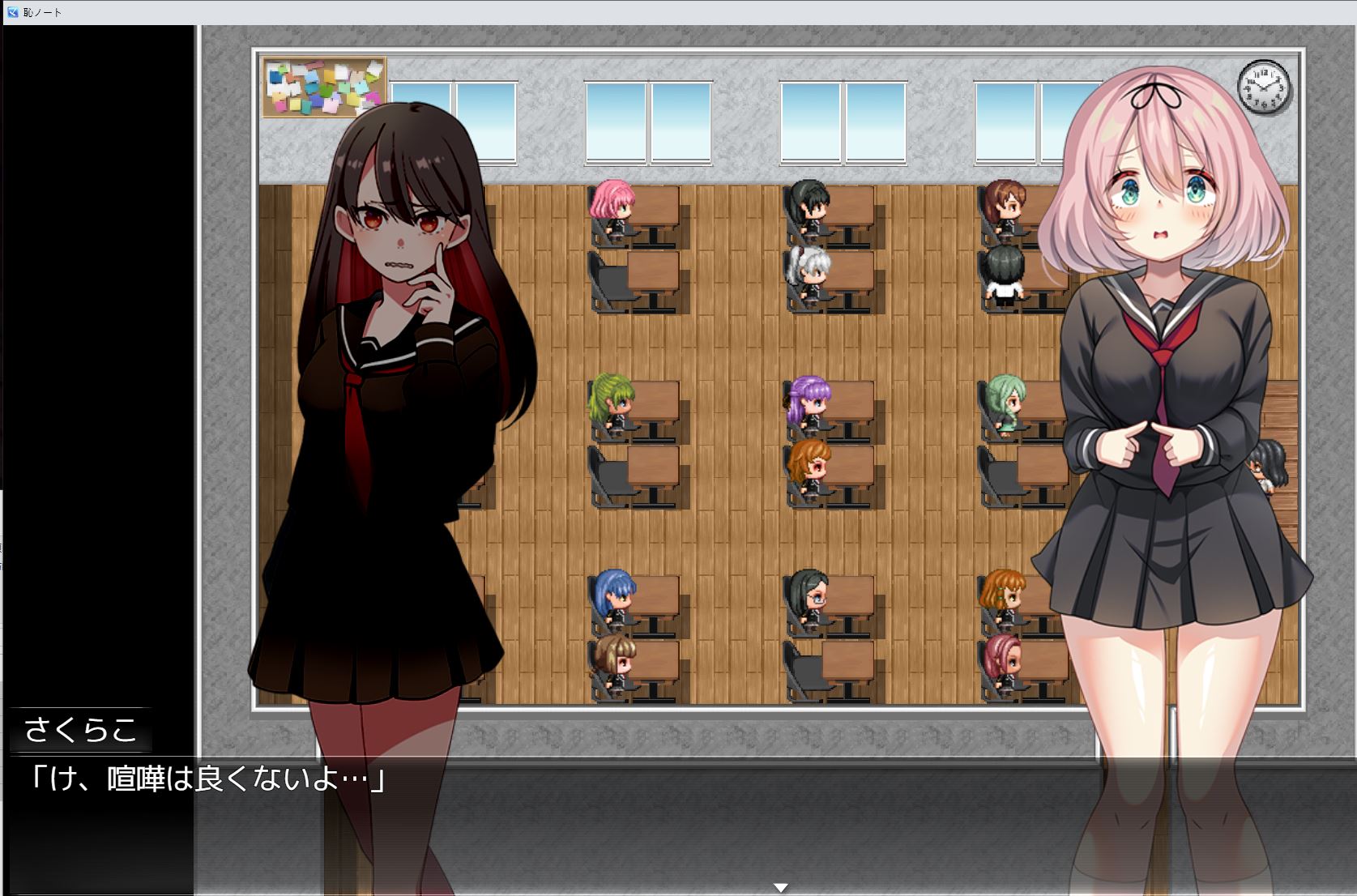
Task: Advance the dialogue with the ▼ arrow
Action: (780, 887)
